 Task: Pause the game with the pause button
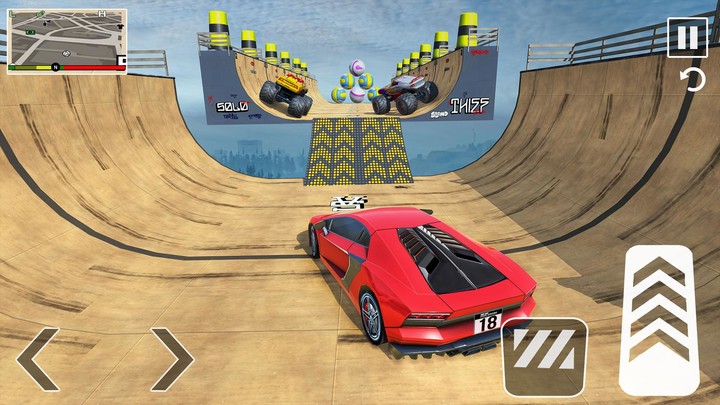tap(687, 38)
